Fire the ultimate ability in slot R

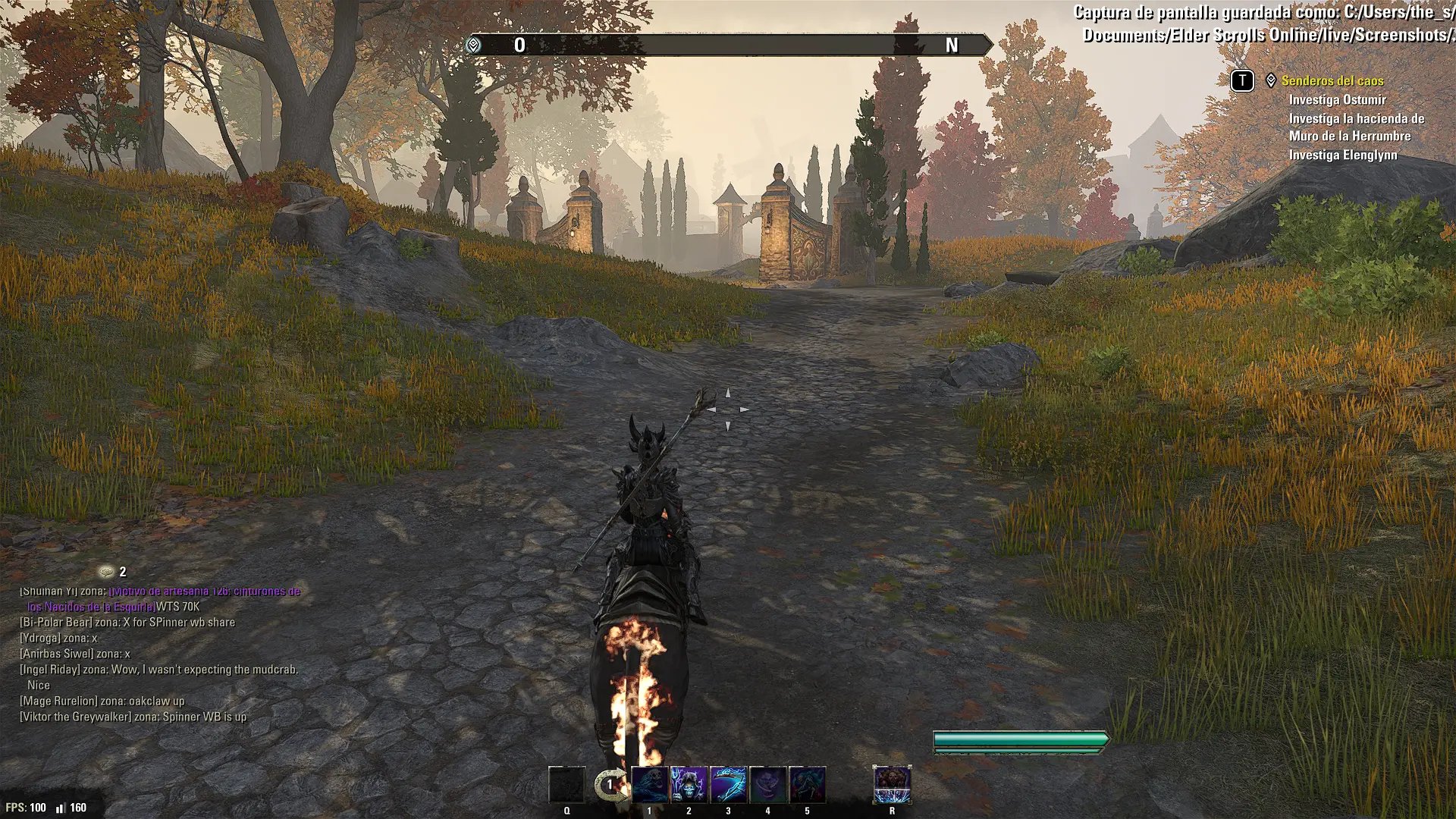(x=892, y=785)
